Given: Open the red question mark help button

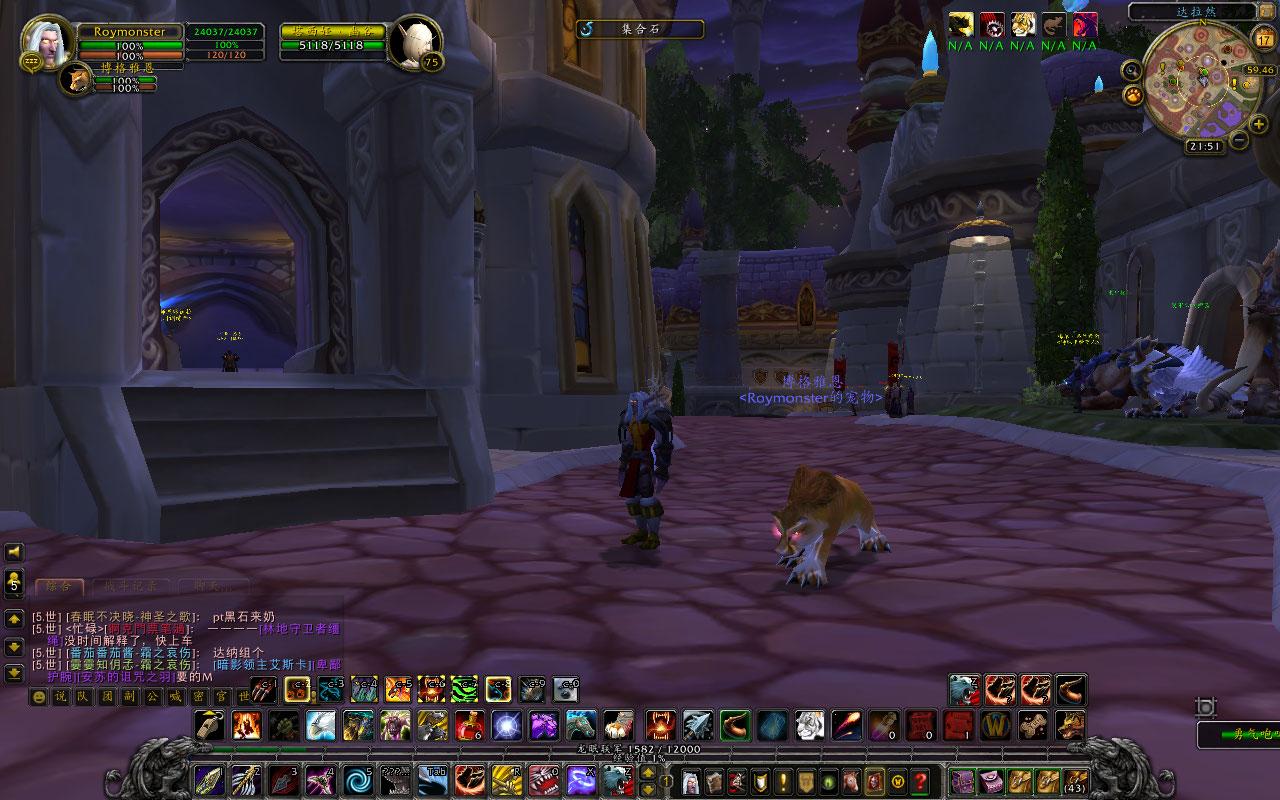Looking at the screenshot, I should coord(920,780).
